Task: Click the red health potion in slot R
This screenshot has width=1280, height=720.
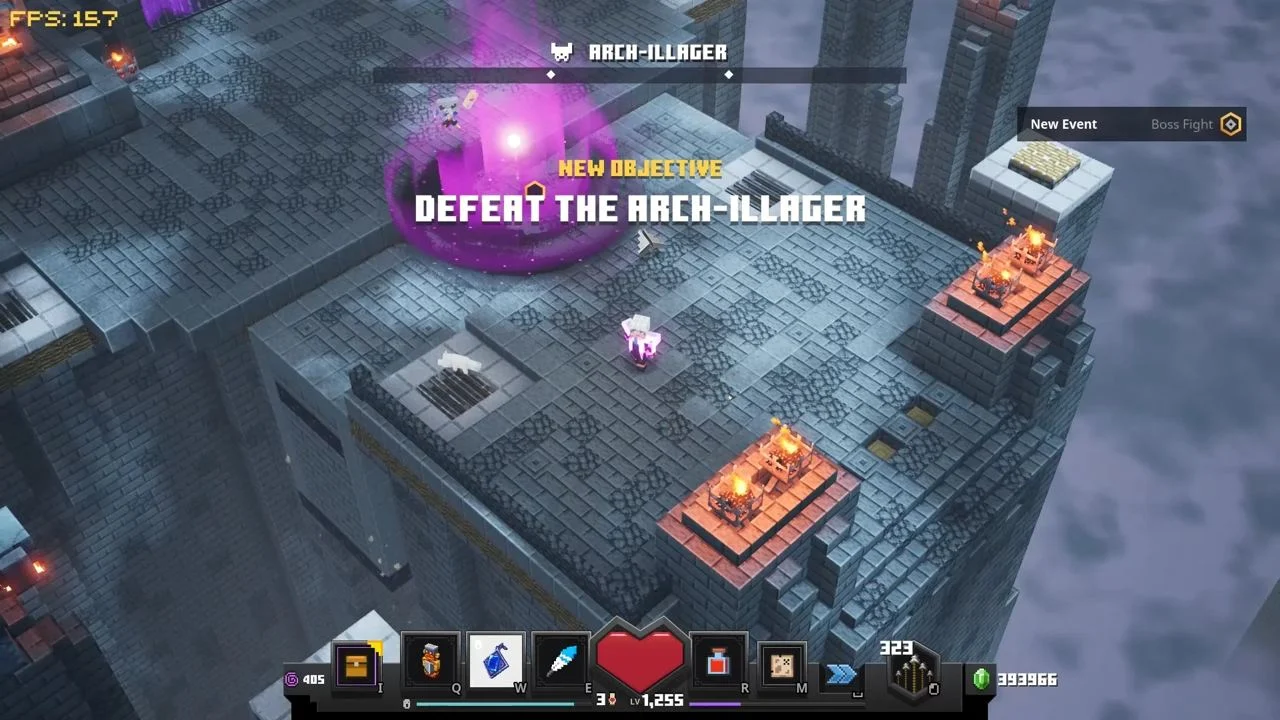Action: (716, 662)
